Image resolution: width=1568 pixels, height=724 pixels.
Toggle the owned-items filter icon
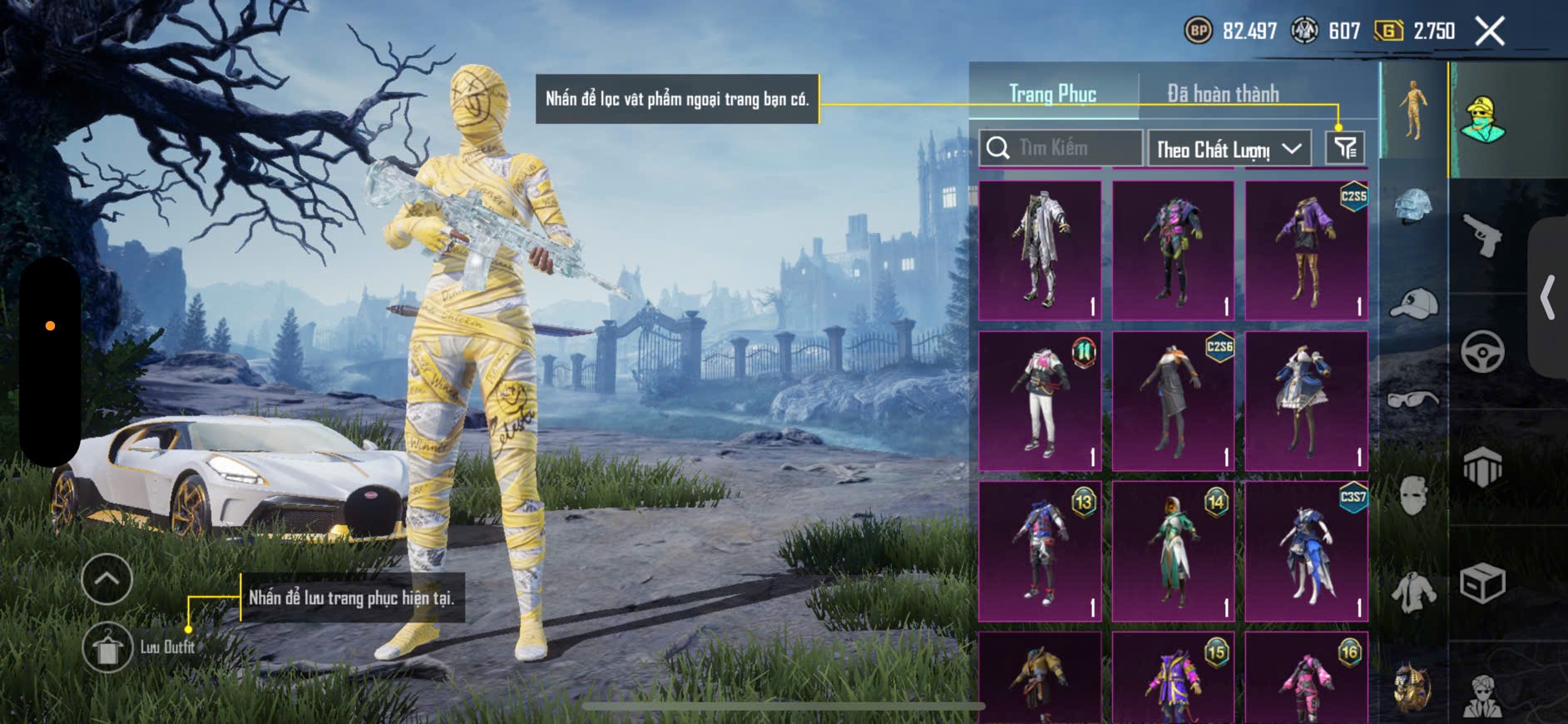tap(1345, 148)
